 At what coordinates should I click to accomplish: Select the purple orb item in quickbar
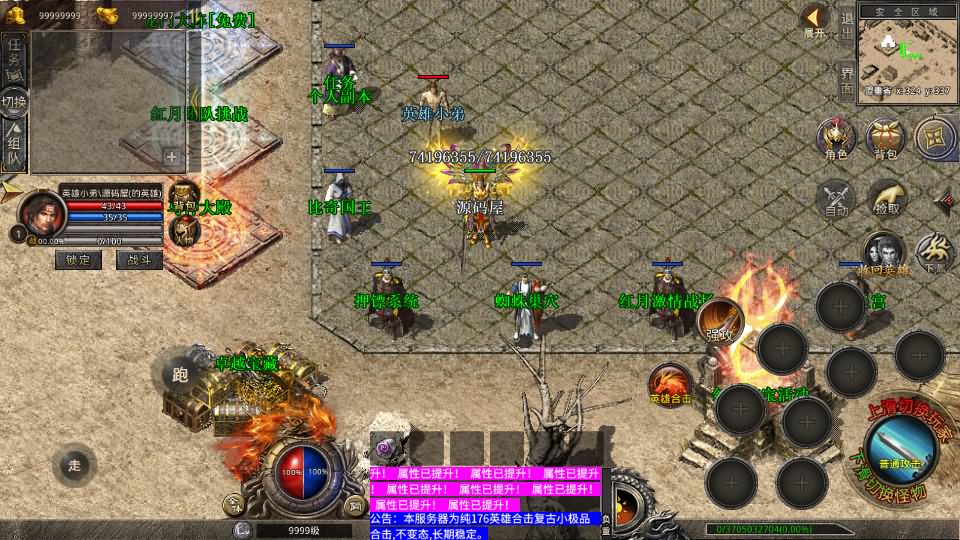(387, 447)
